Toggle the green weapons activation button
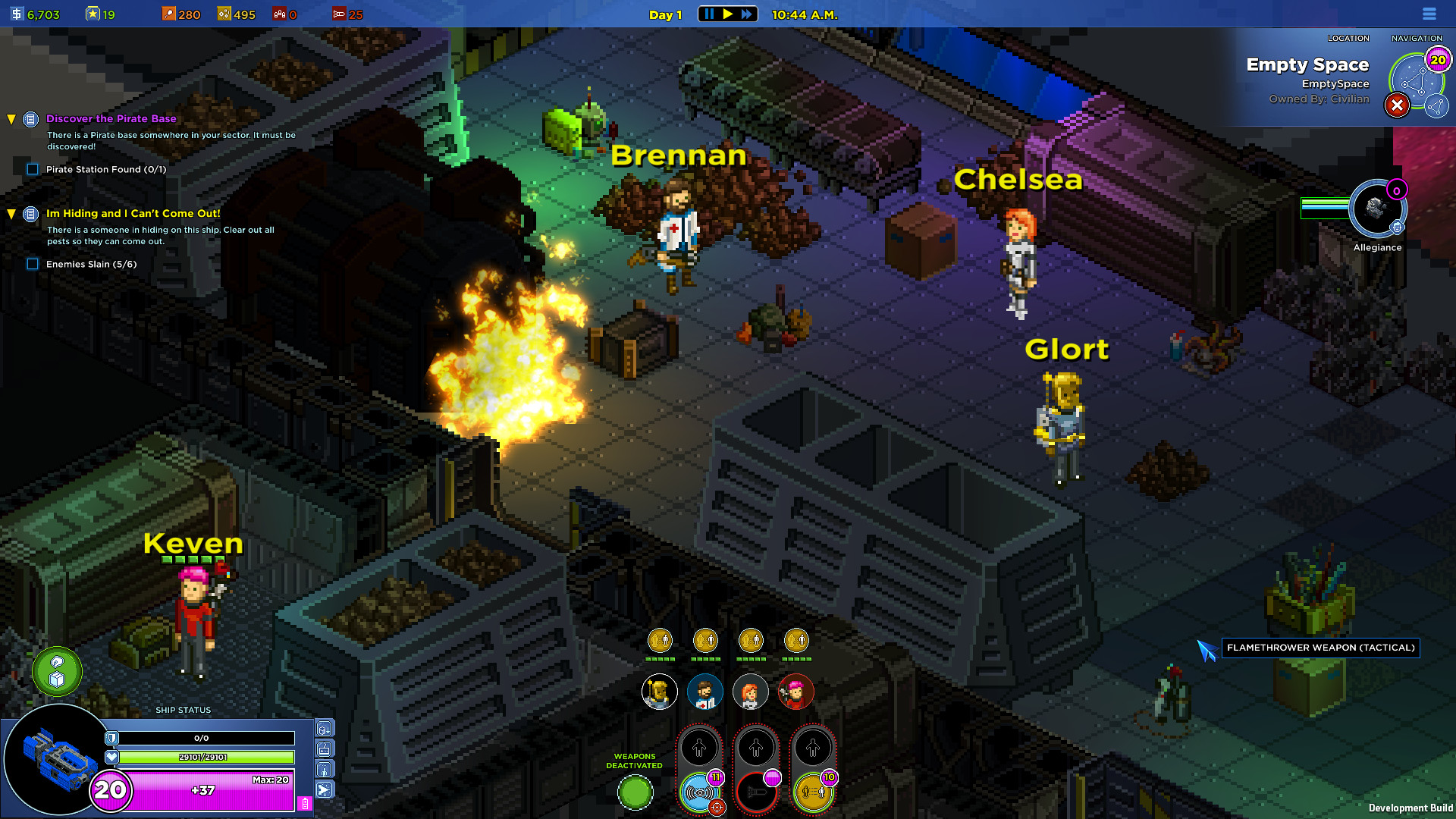The height and width of the screenshot is (819, 1456). pyautogui.click(x=635, y=793)
